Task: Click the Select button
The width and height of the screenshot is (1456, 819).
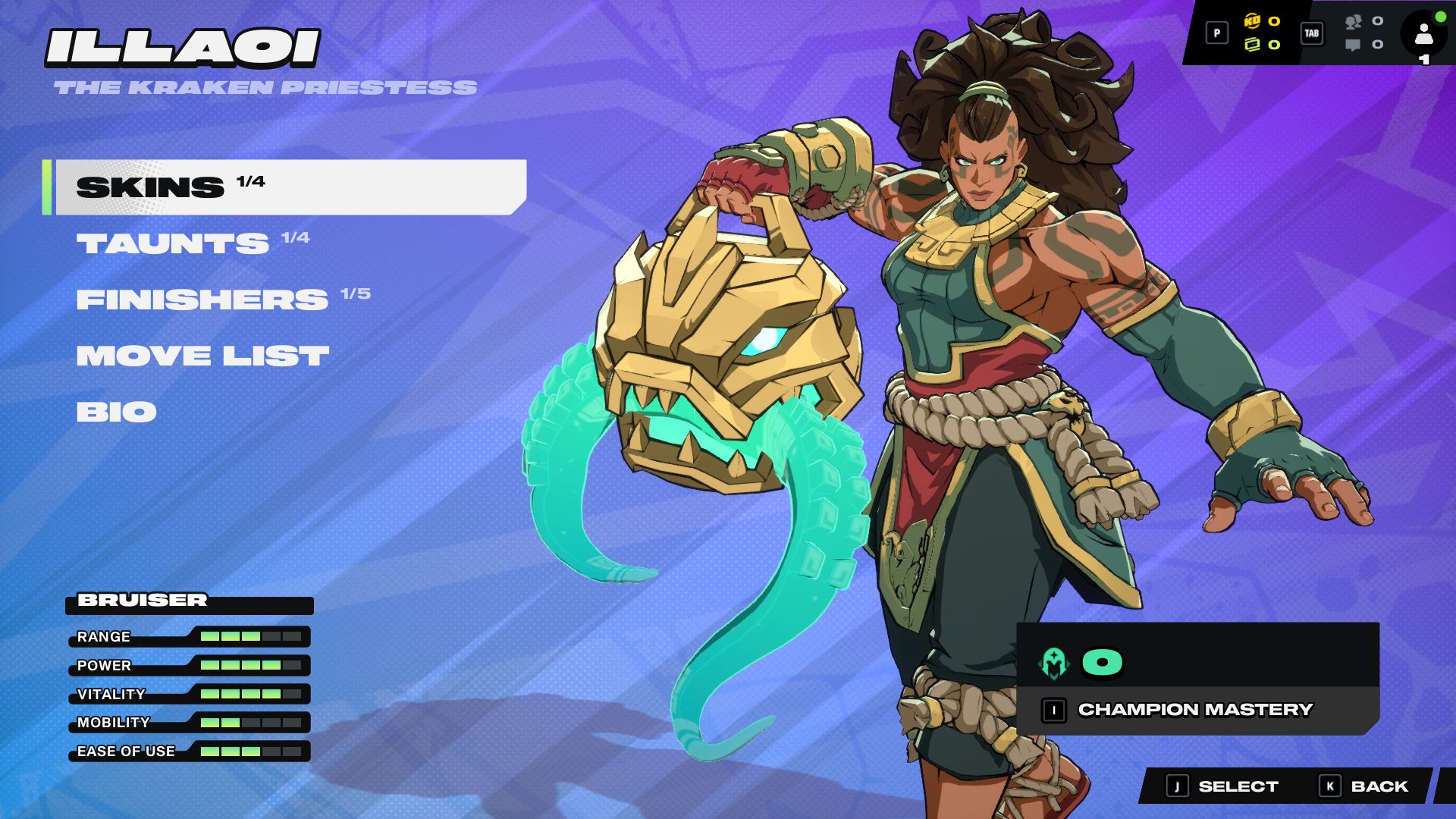Action: coord(1222,786)
